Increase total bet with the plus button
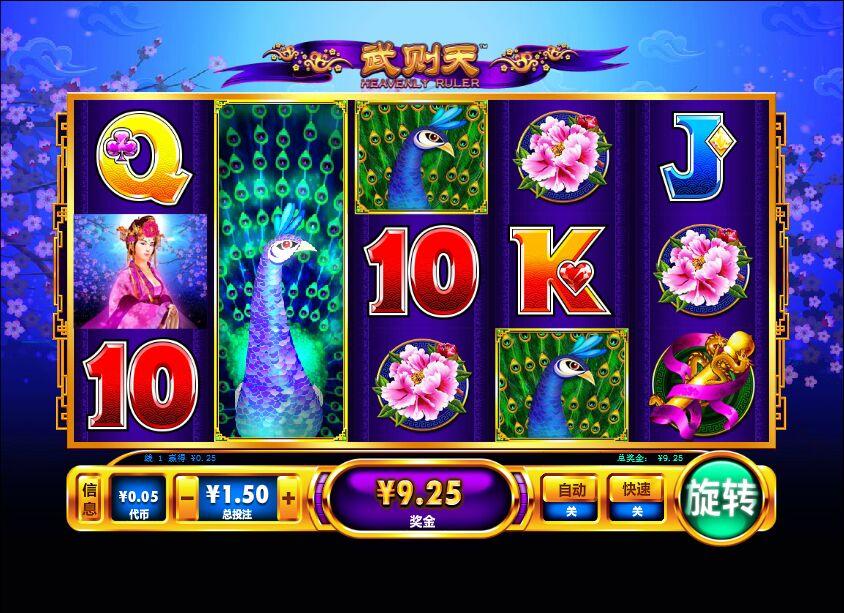 [288, 498]
